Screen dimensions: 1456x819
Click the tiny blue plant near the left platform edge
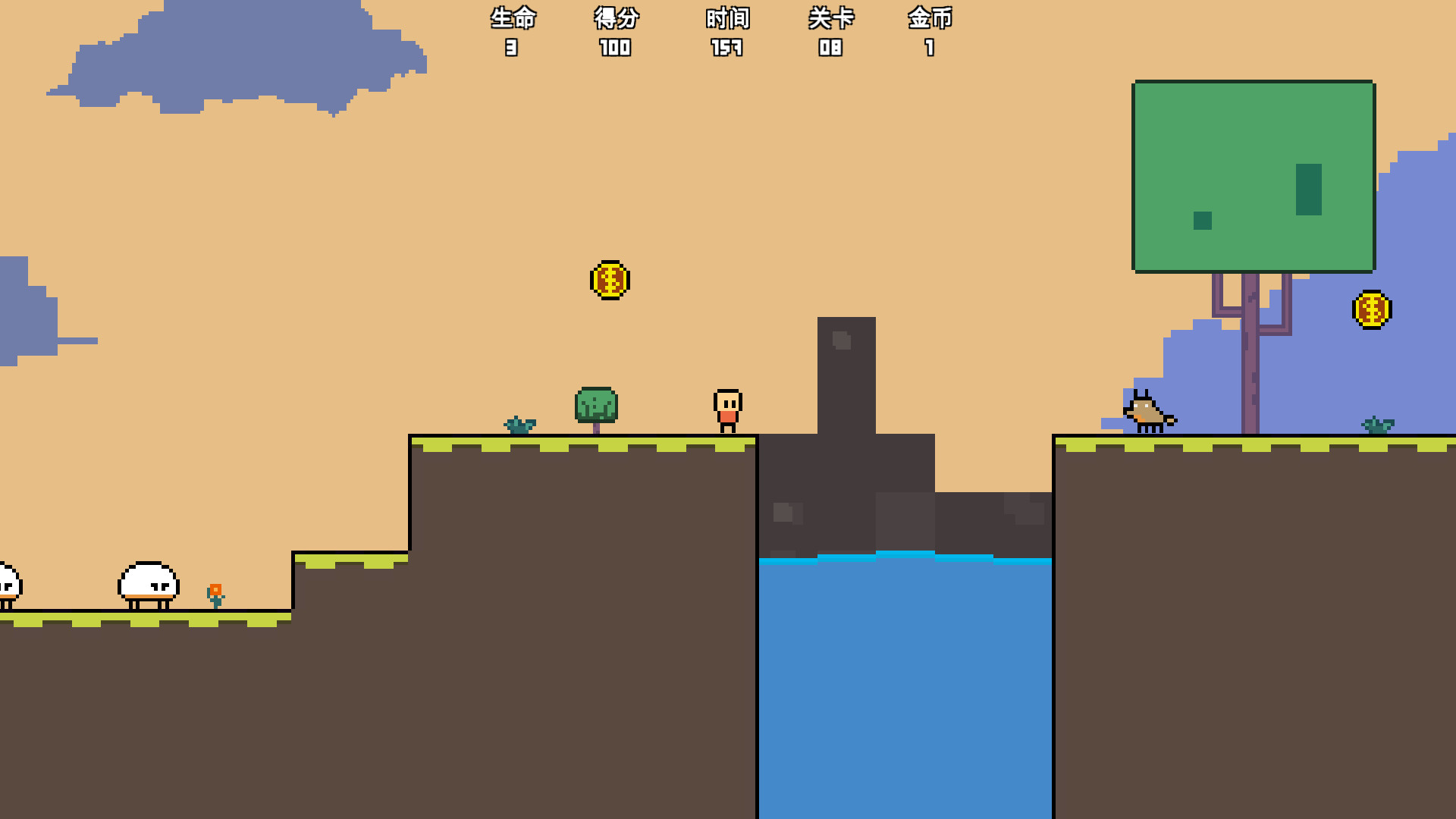(520, 425)
